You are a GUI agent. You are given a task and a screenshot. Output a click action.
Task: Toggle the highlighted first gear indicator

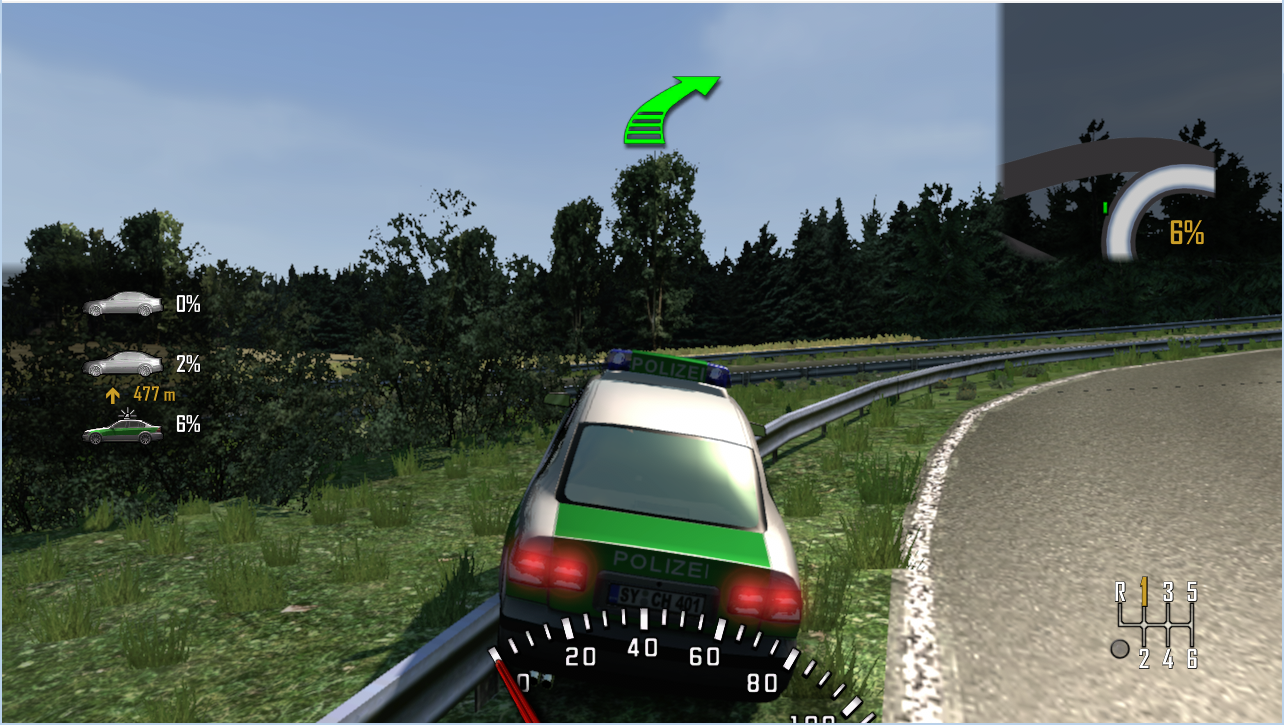(x=1146, y=592)
